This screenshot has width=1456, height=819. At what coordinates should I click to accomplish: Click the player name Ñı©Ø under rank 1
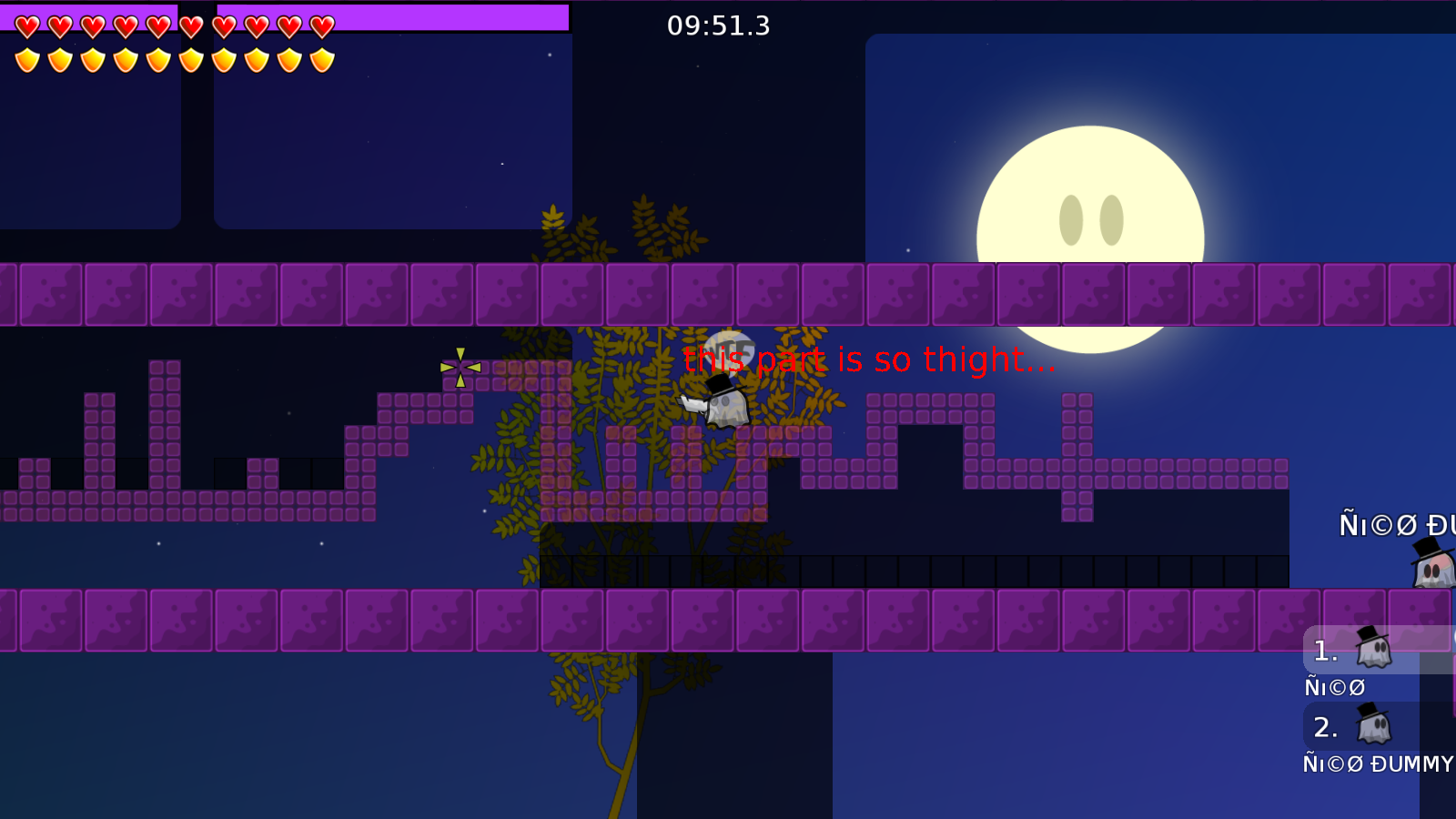coord(1335,687)
